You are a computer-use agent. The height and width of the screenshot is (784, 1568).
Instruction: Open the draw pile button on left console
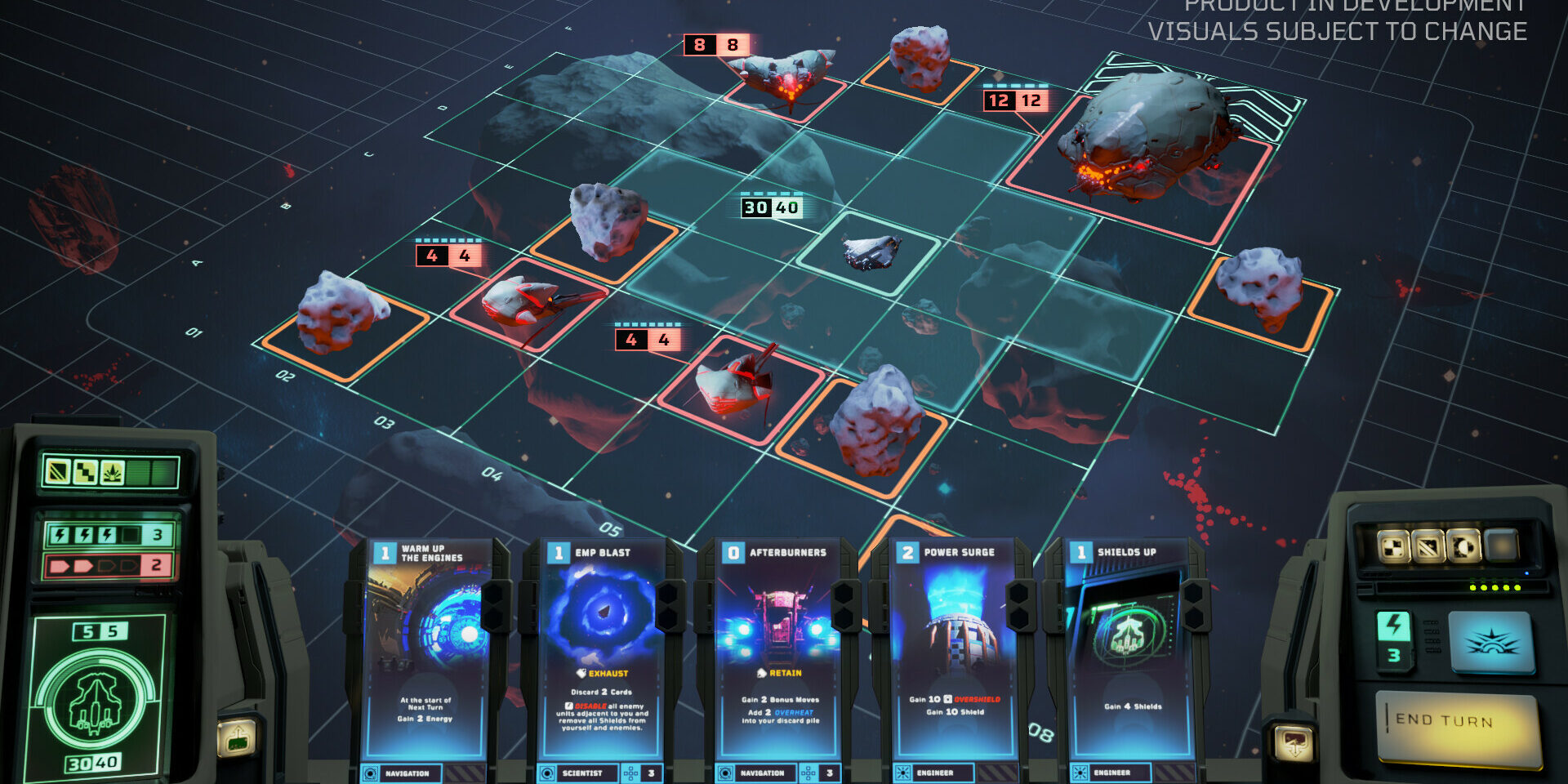pyautogui.click(x=237, y=737)
